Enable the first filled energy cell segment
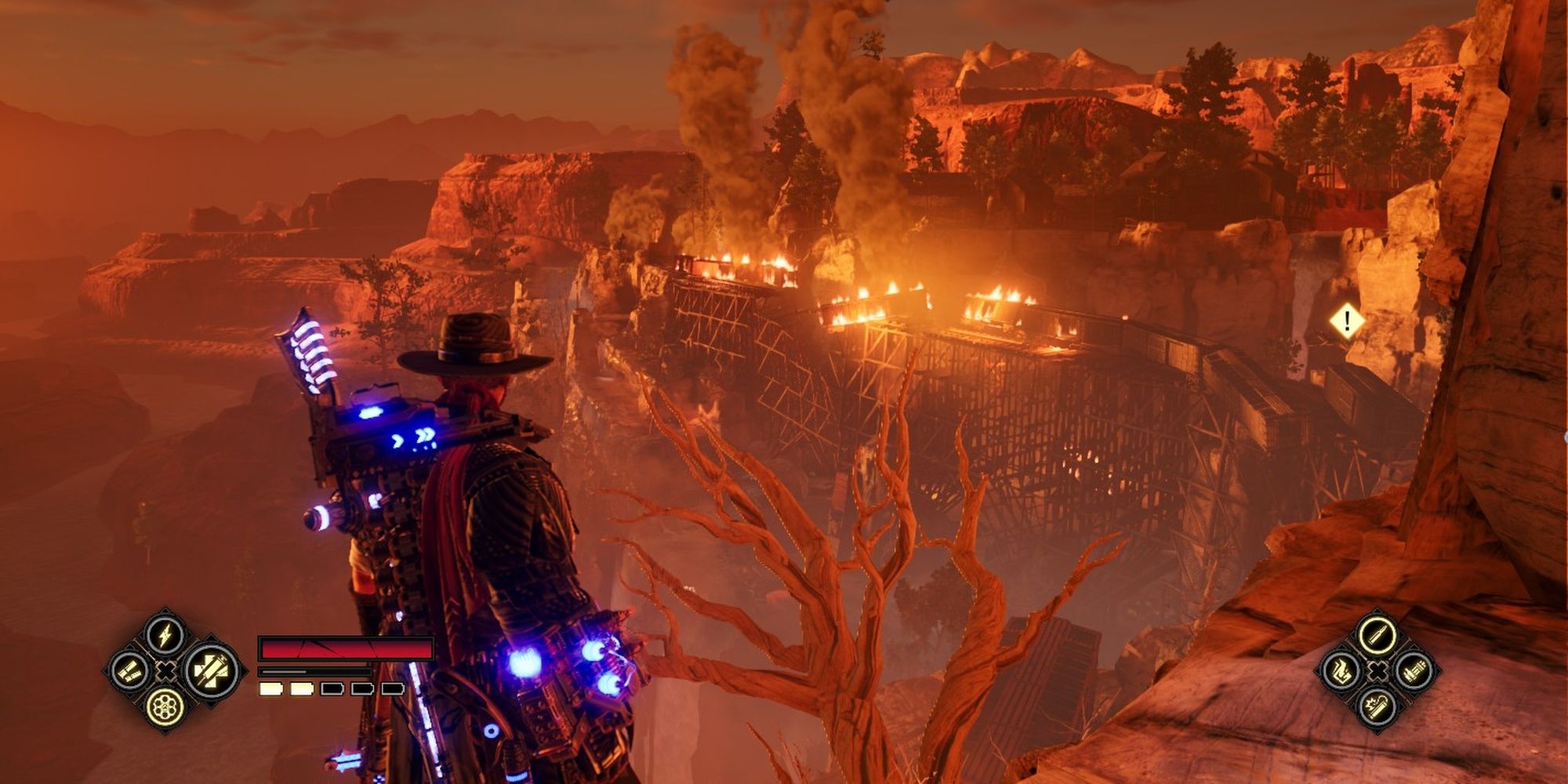Image resolution: width=1568 pixels, height=784 pixels. 270,688
